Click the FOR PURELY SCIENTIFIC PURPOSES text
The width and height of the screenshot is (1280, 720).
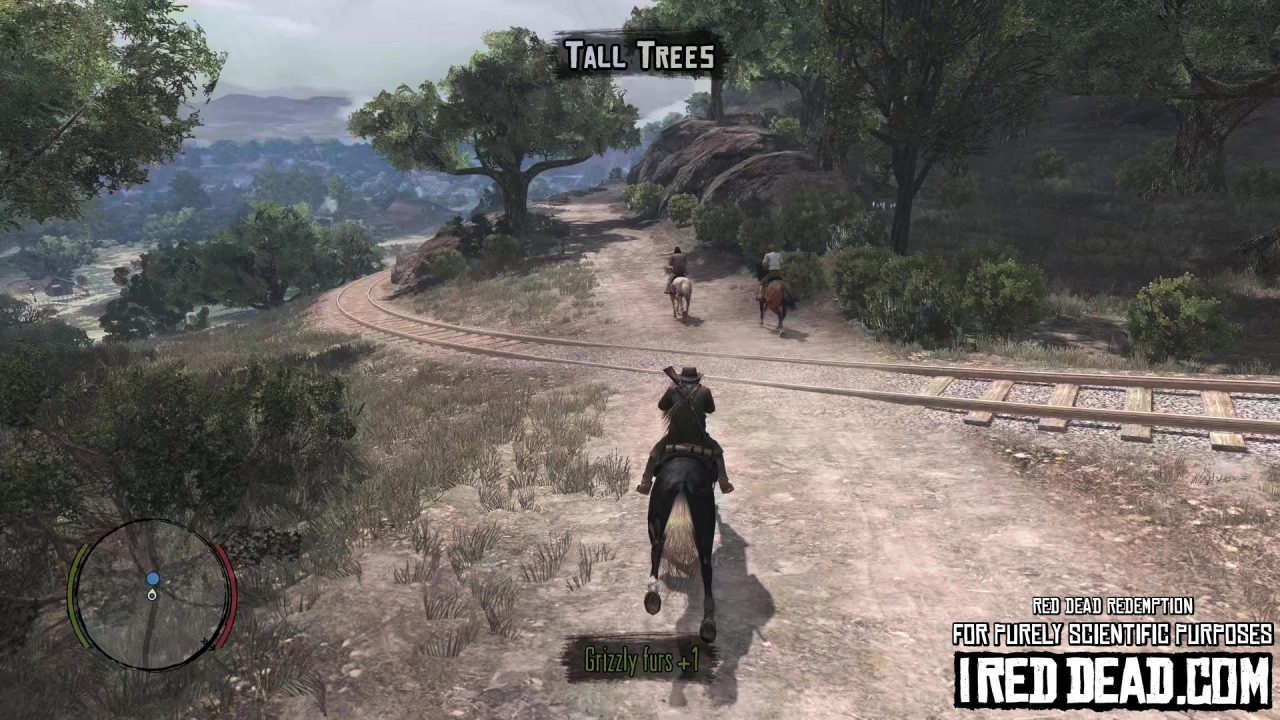(1110, 632)
